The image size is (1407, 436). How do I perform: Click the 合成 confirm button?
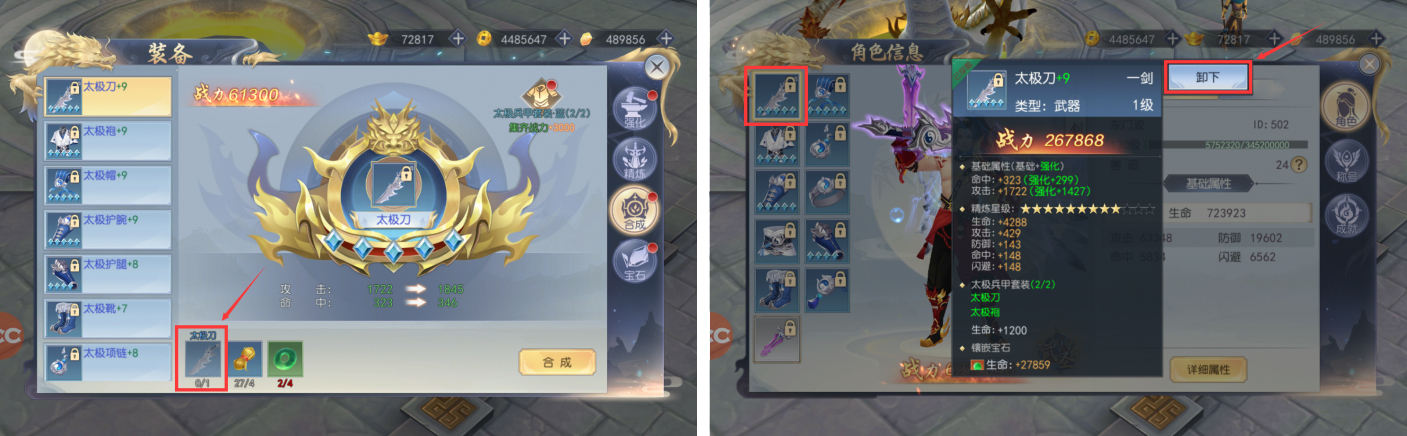556,361
